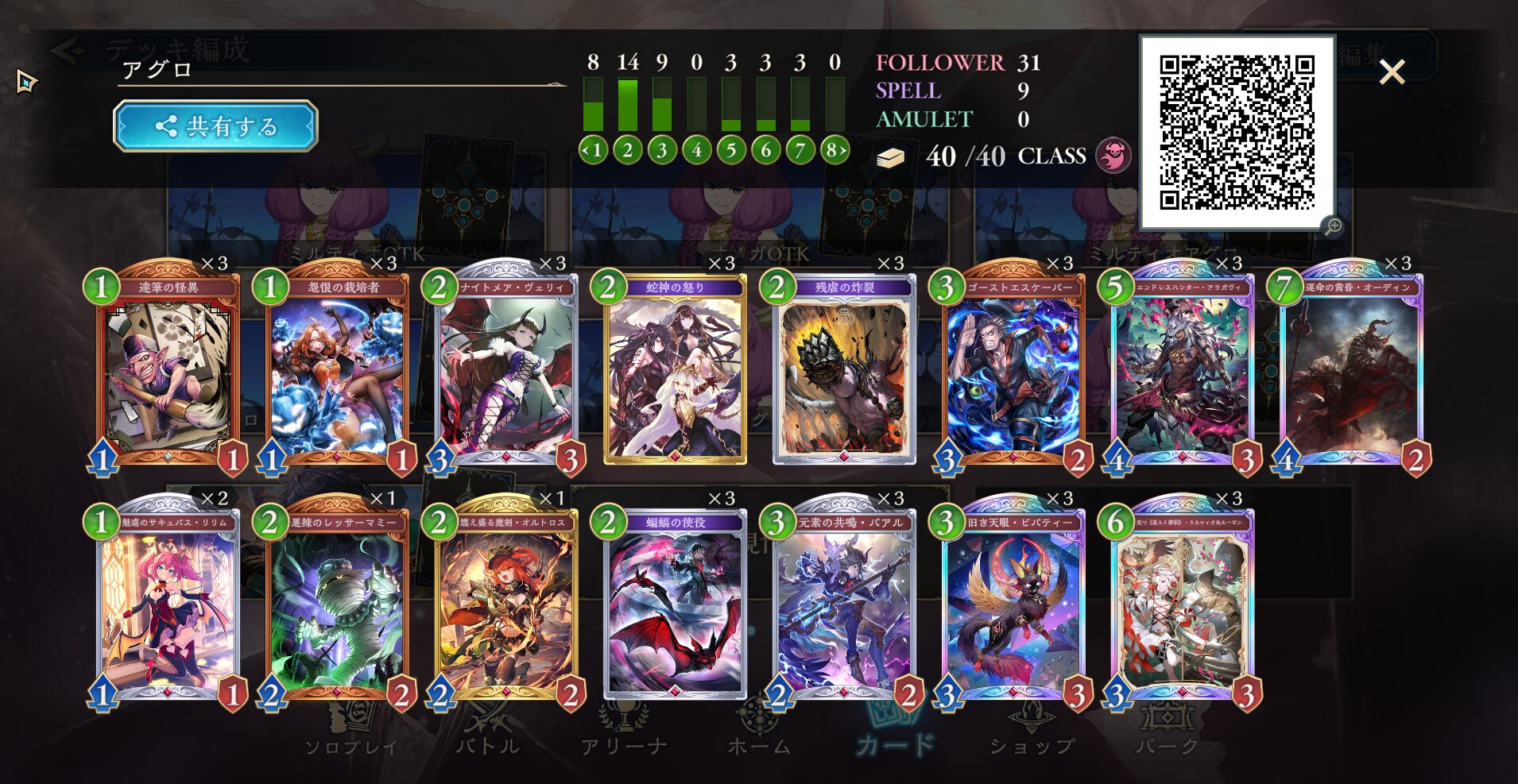The width and height of the screenshot is (1518, 784).
Task: Click the deck name field アグロ
Action: click(342, 70)
